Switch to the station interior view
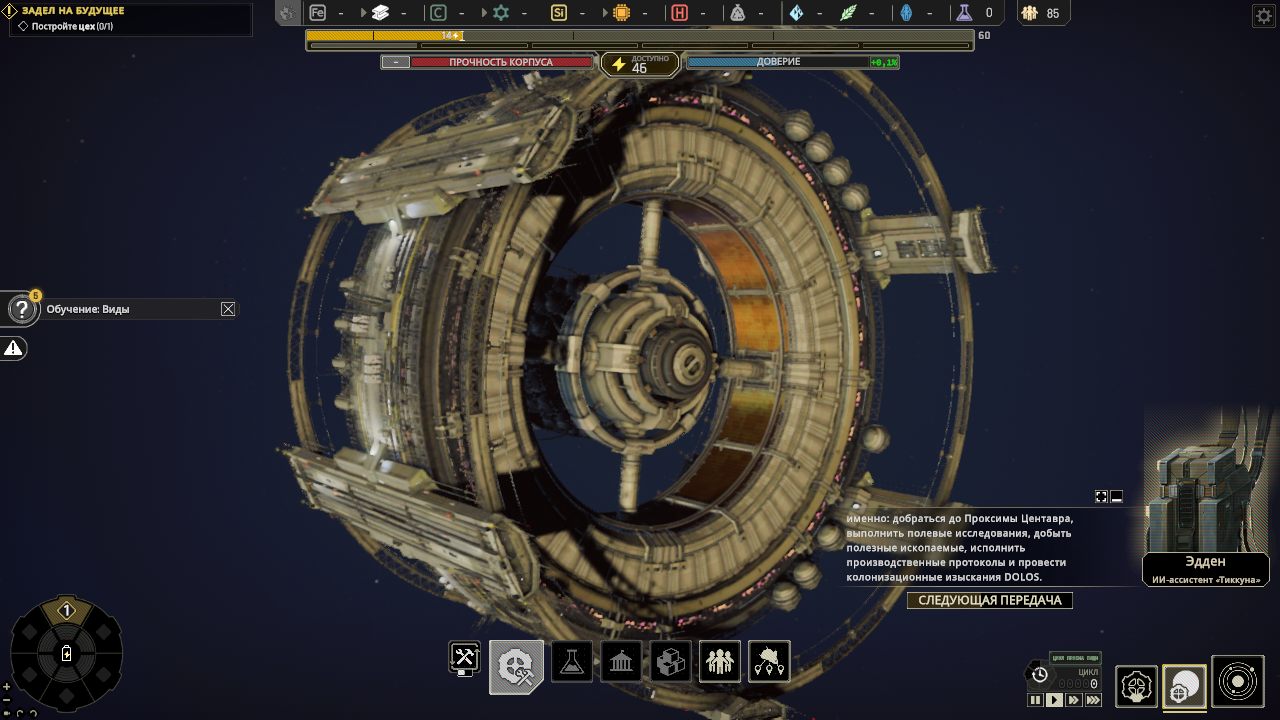The image size is (1280, 720). point(1136,687)
